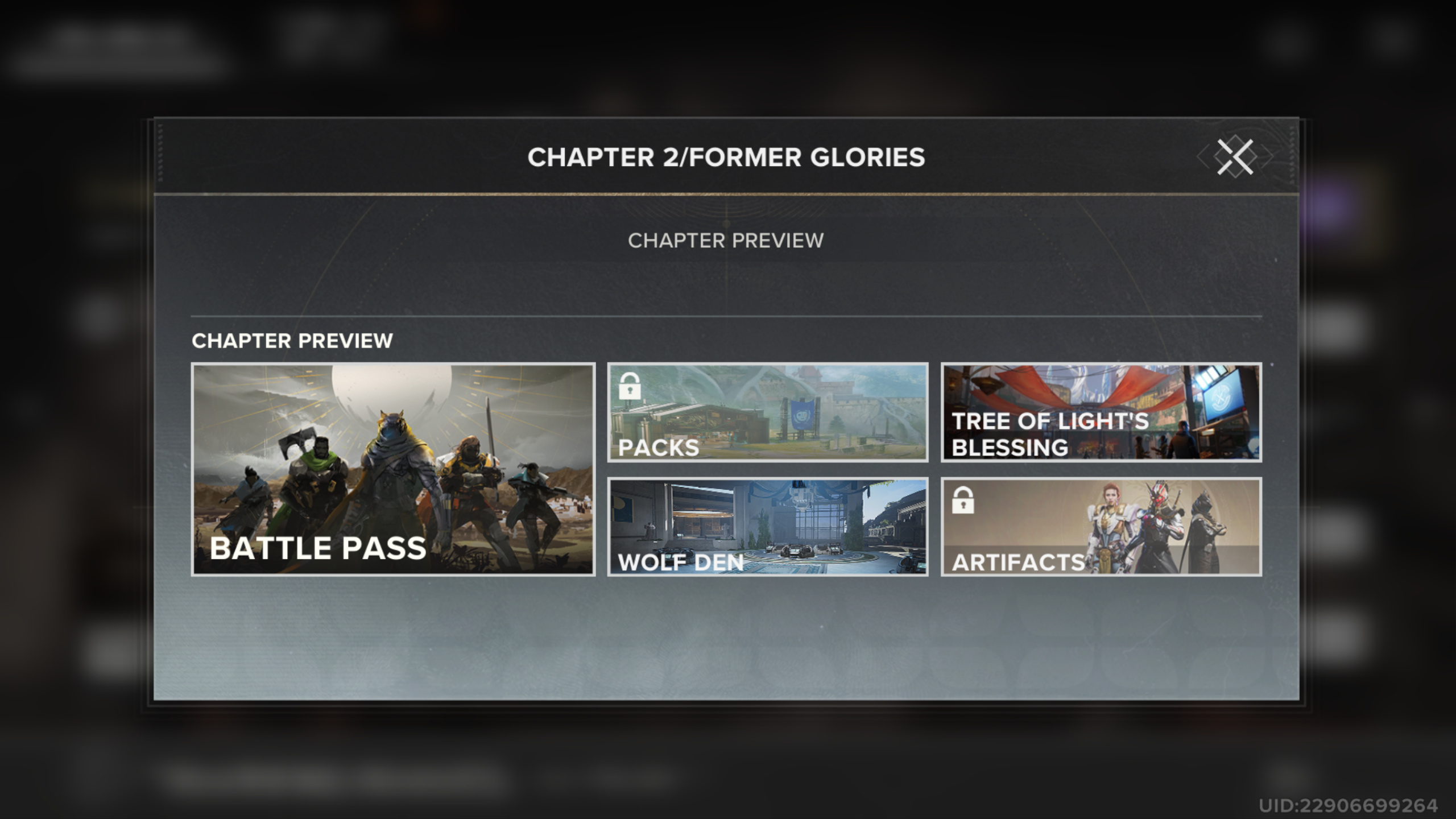Select the locked Artifacts tile
Viewport: 1456px width, 819px height.
coord(1101,527)
